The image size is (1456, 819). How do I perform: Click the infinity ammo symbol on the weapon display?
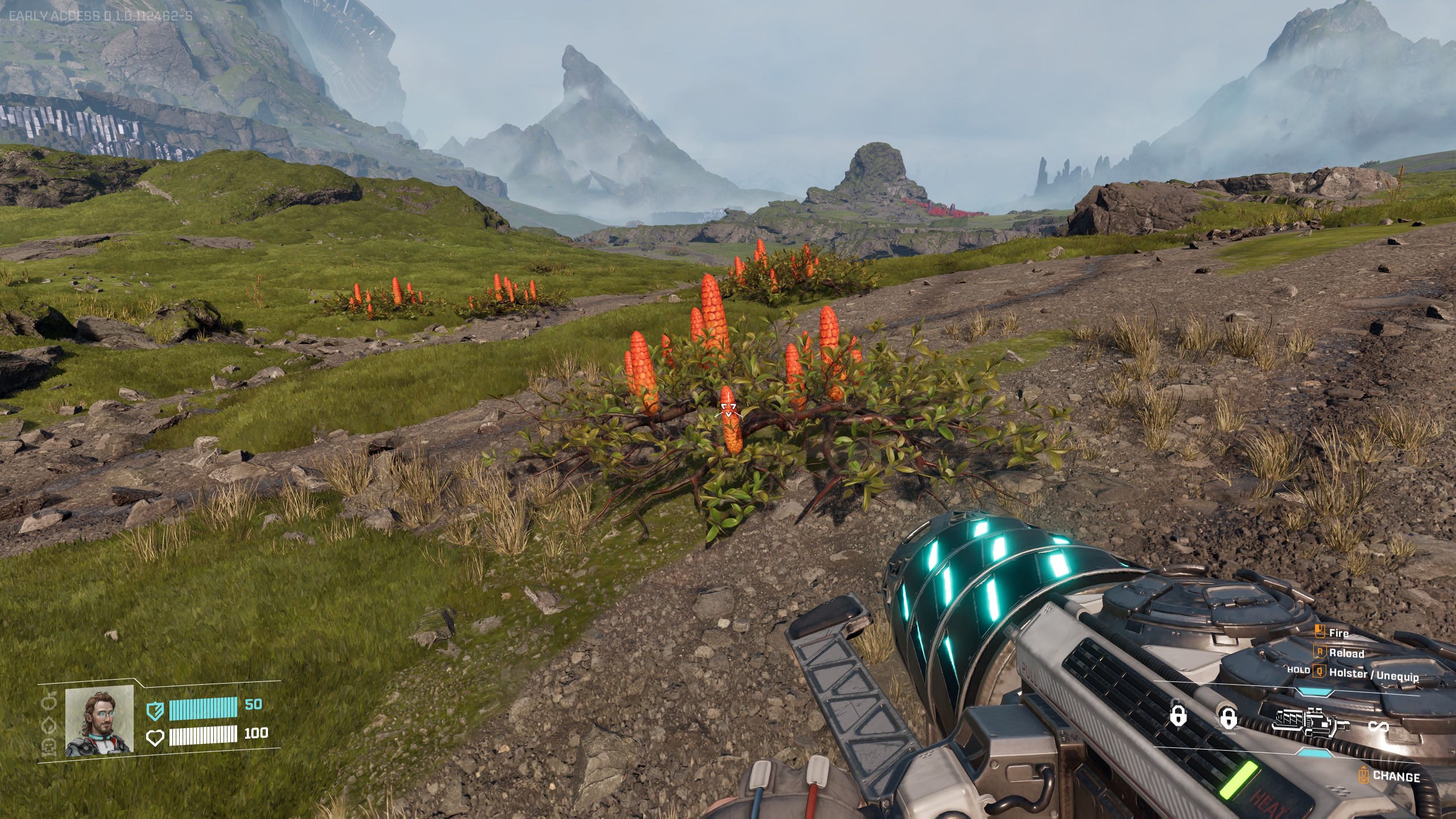coord(1380,725)
